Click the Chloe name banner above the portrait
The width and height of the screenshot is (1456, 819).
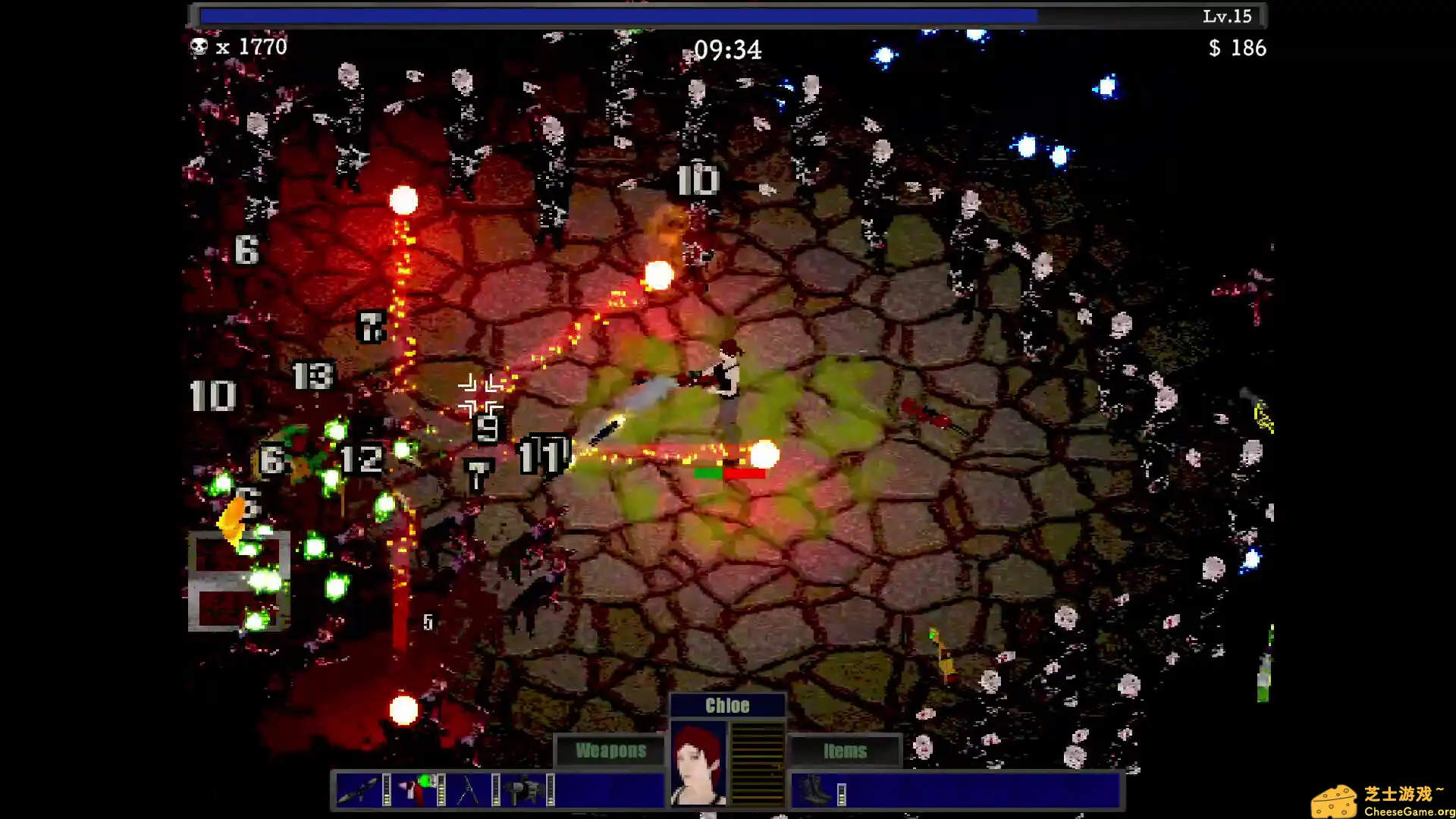pyautogui.click(x=726, y=704)
